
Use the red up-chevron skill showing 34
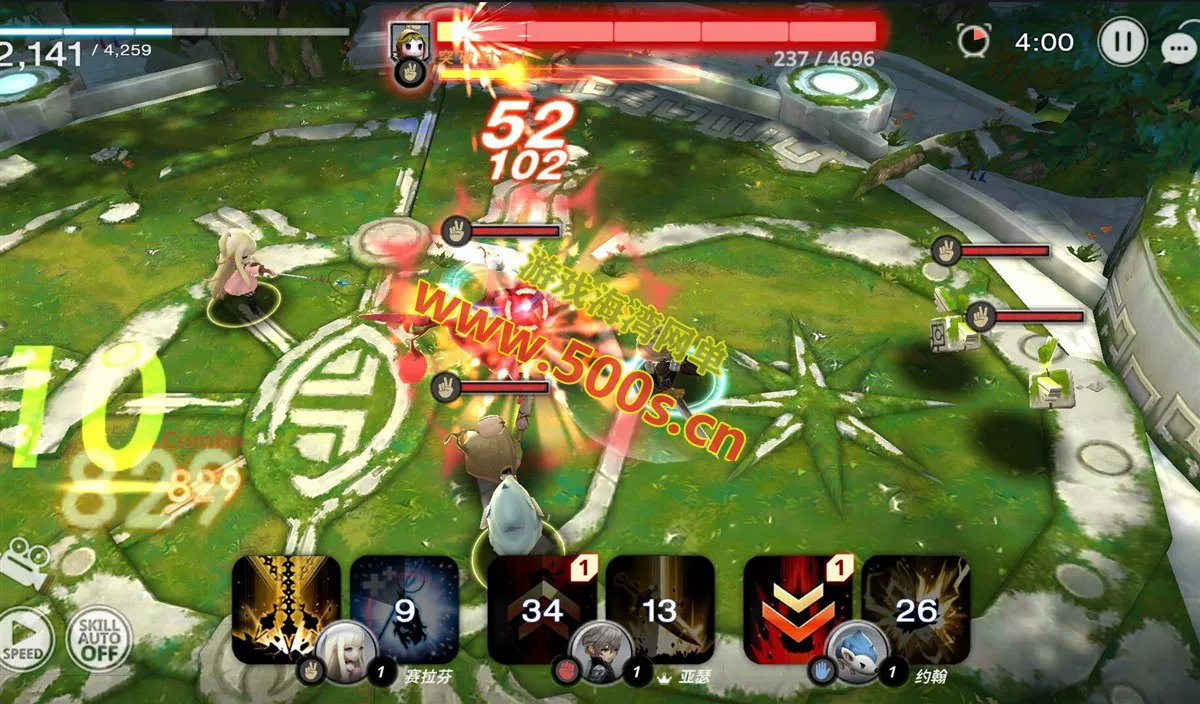541,608
